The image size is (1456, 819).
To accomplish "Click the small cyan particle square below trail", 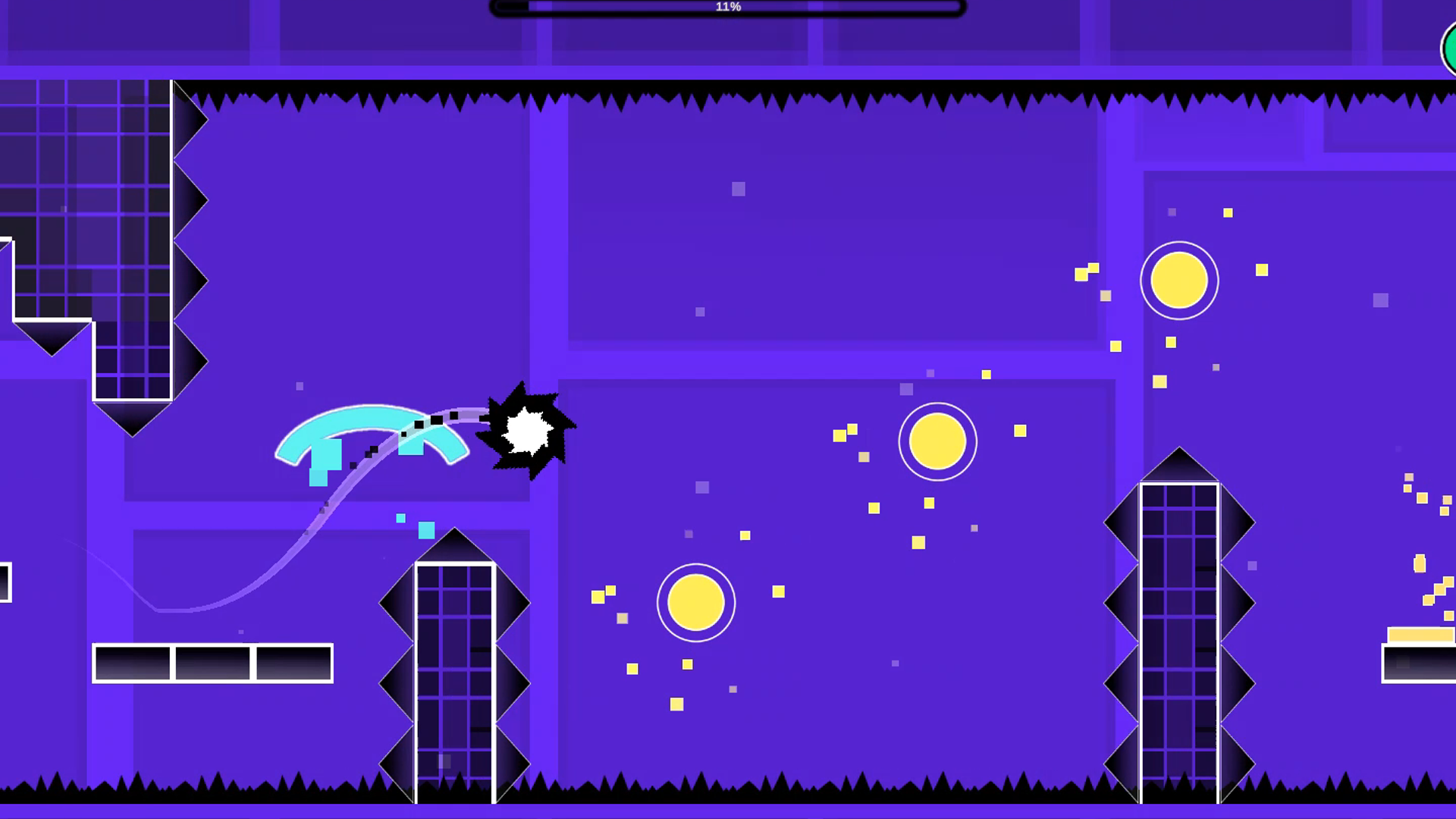I will (x=400, y=519).
